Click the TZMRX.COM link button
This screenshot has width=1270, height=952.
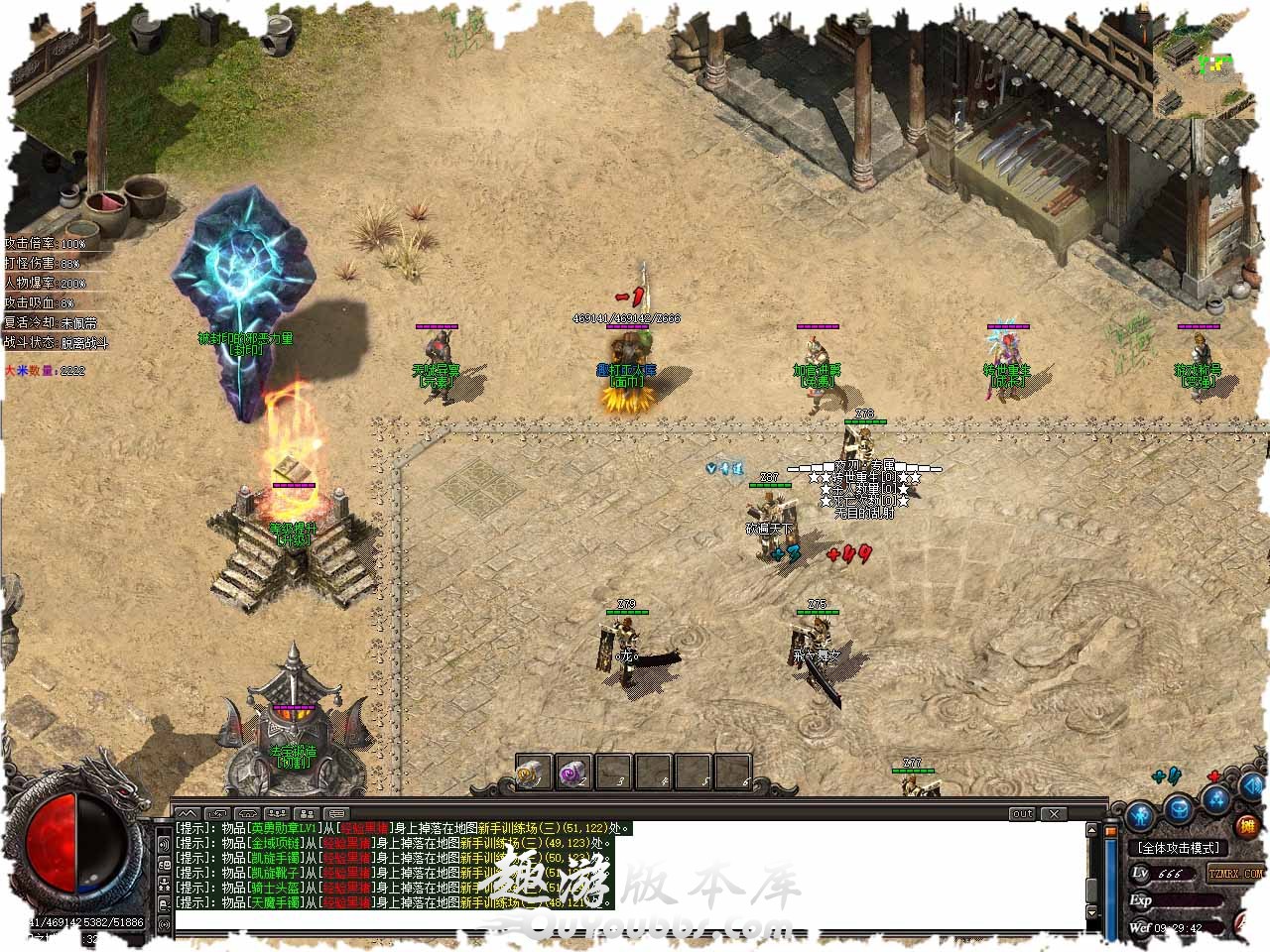(x=1235, y=874)
